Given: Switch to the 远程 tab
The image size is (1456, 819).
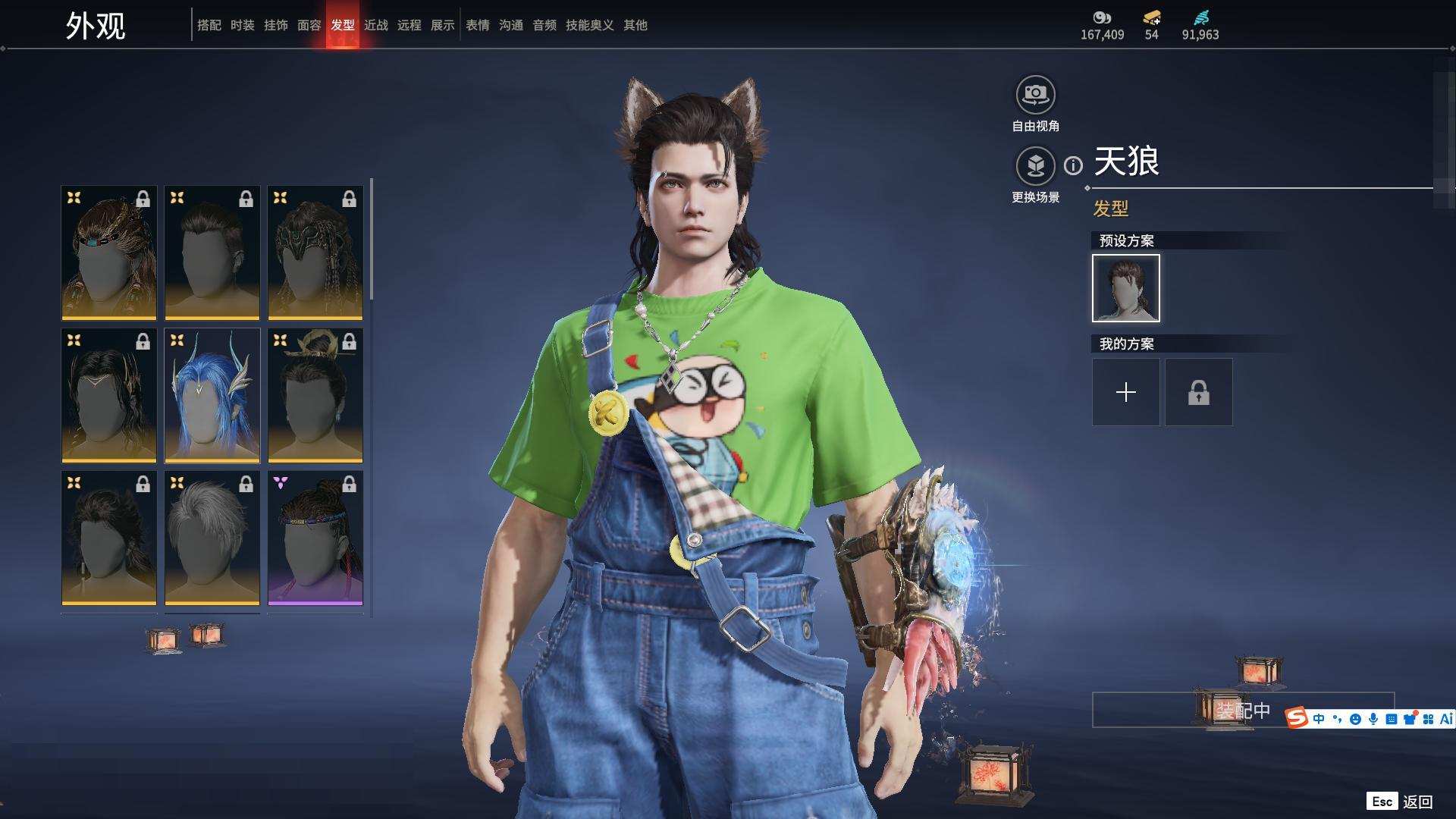Looking at the screenshot, I should coord(409,25).
